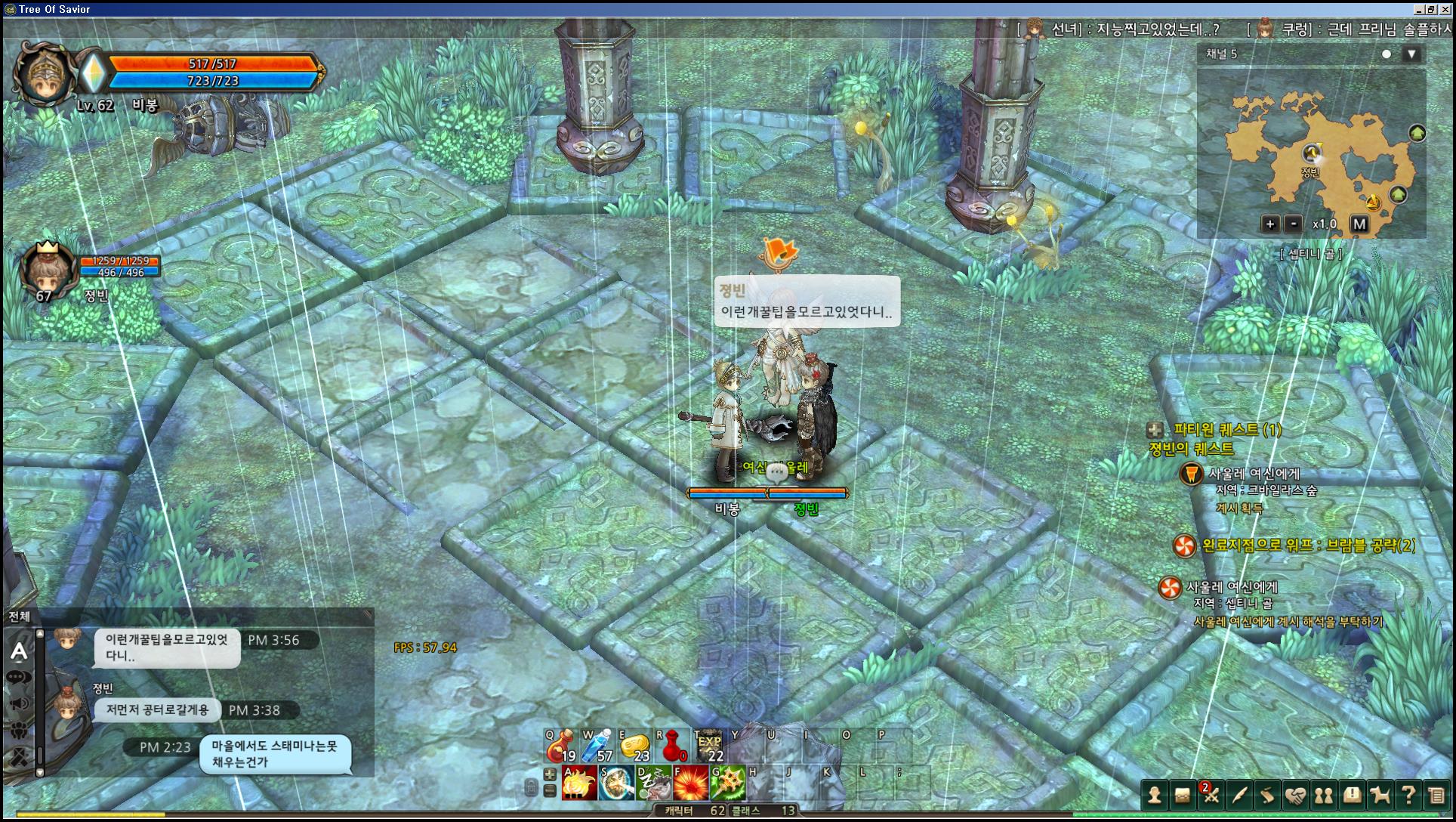Expand the party member quest tracker
The width and height of the screenshot is (1456, 822).
(x=1155, y=430)
